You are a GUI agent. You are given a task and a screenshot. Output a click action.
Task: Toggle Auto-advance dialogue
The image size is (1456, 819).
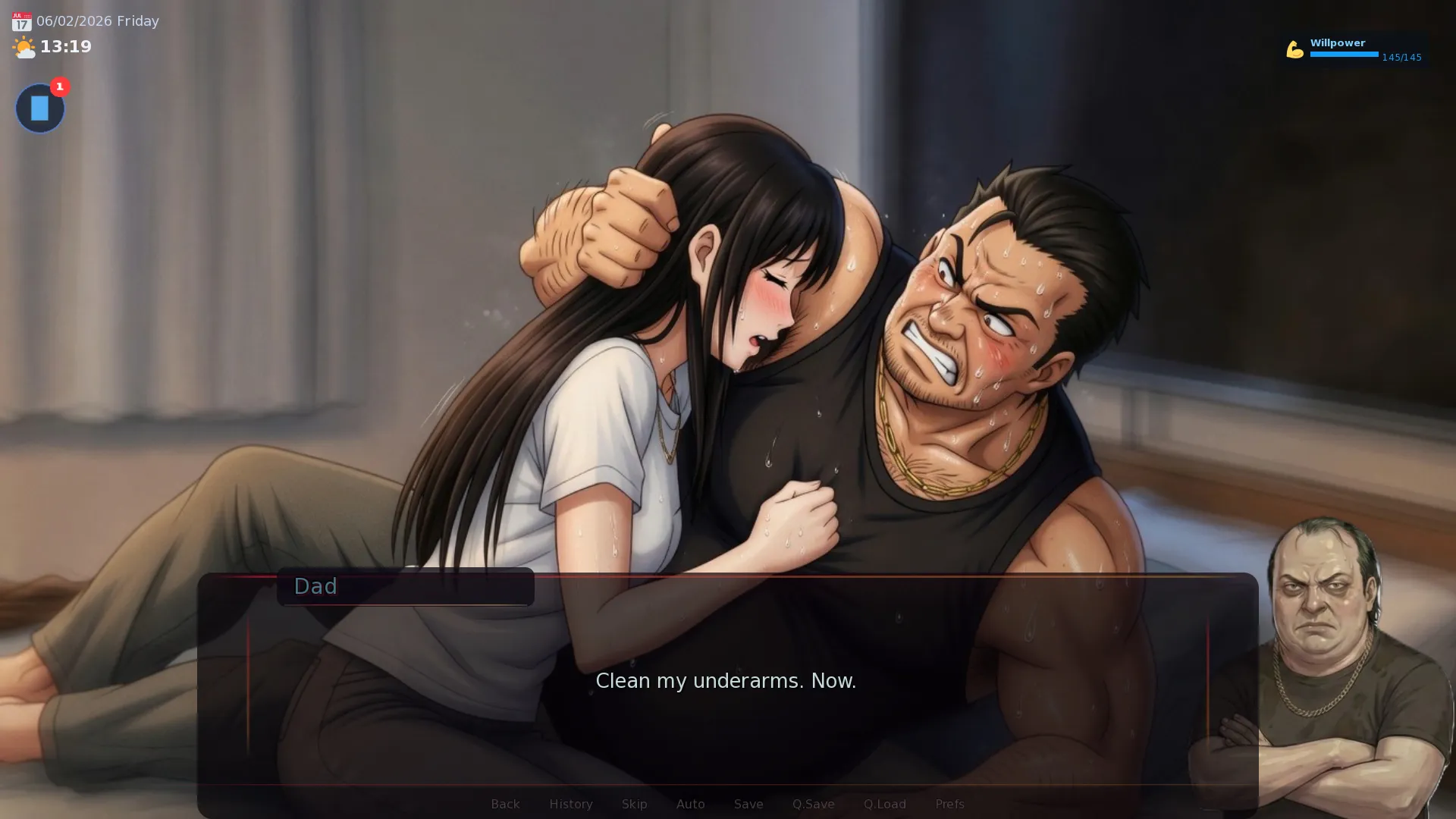[690, 804]
